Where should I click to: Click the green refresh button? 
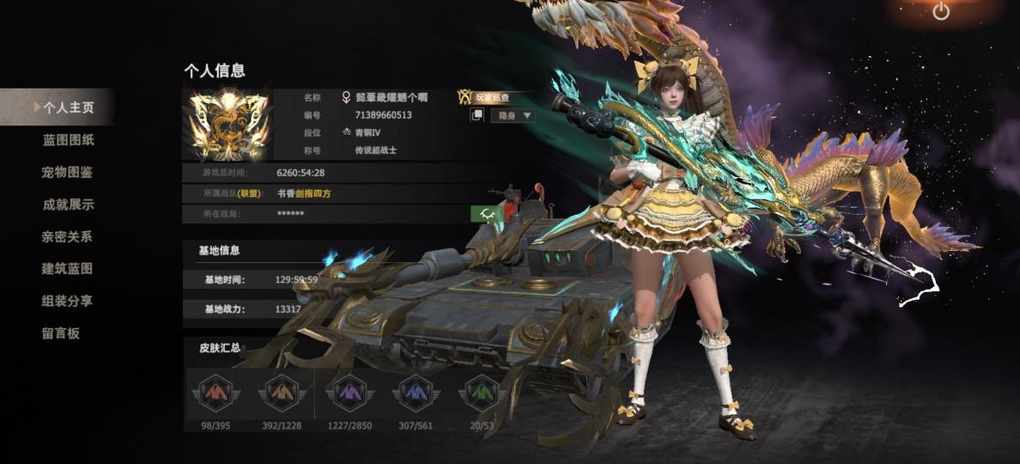484,213
